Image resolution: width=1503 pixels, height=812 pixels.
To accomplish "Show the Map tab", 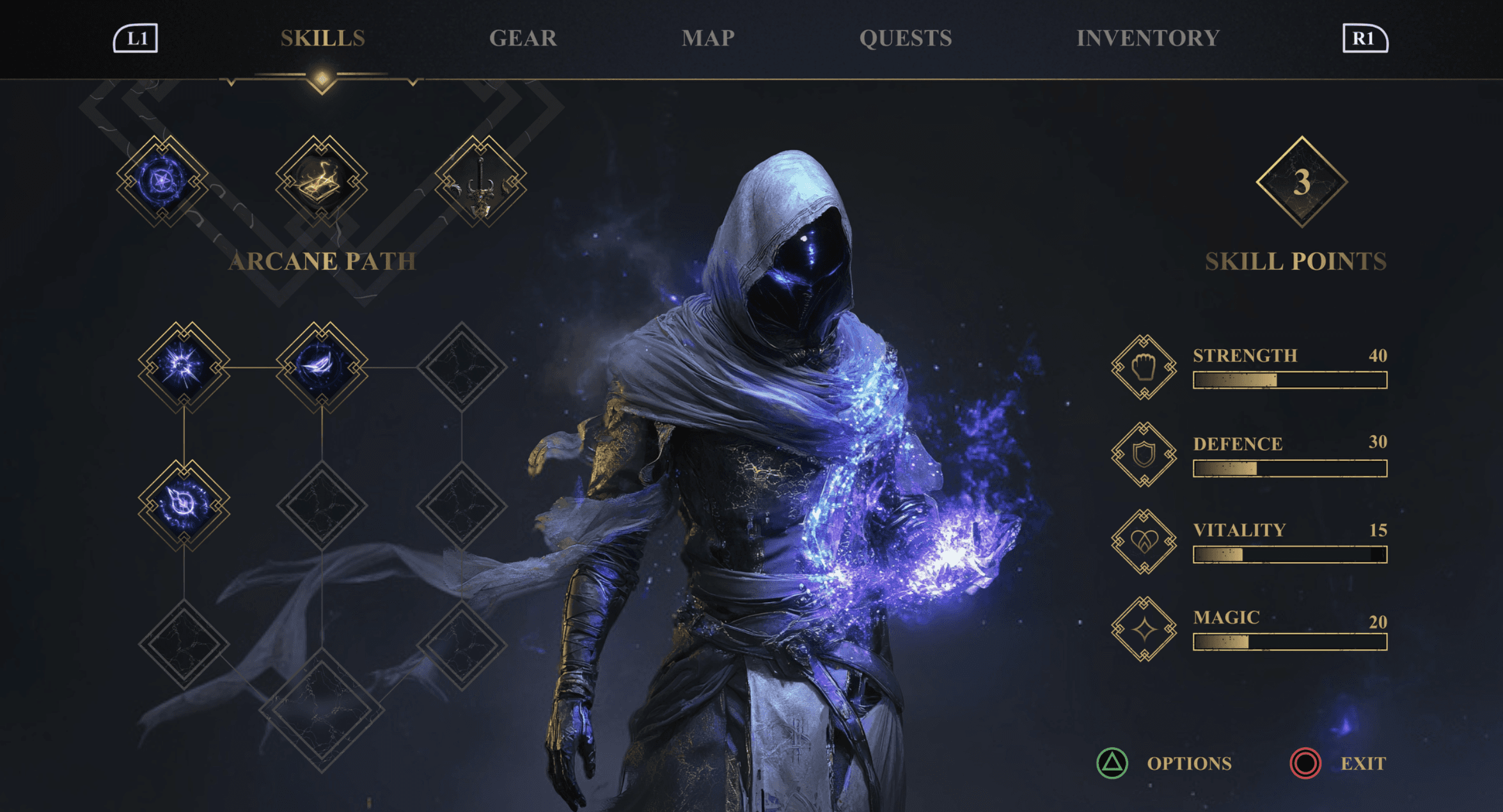I will [707, 38].
